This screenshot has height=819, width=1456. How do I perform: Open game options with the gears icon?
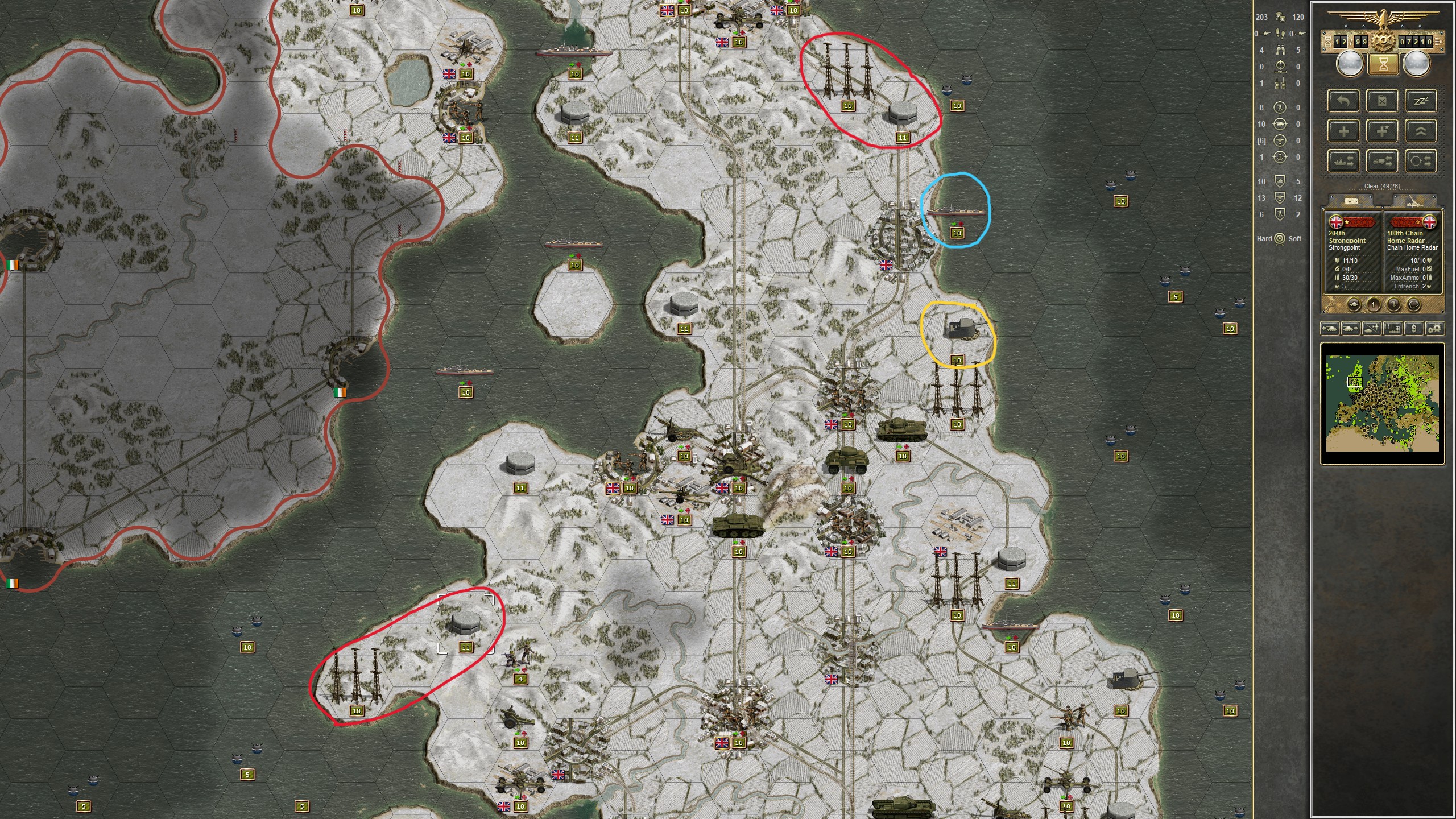[x=1434, y=329]
